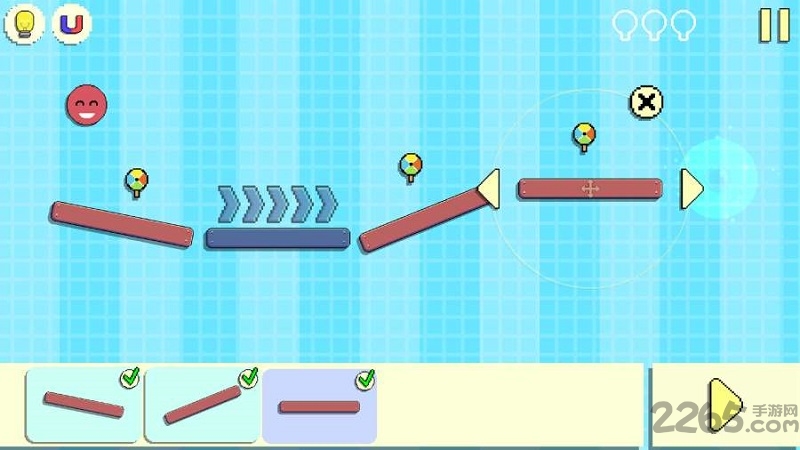This screenshot has width=800, height=450.
Task: Pause the game
Action: pos(773,25)
